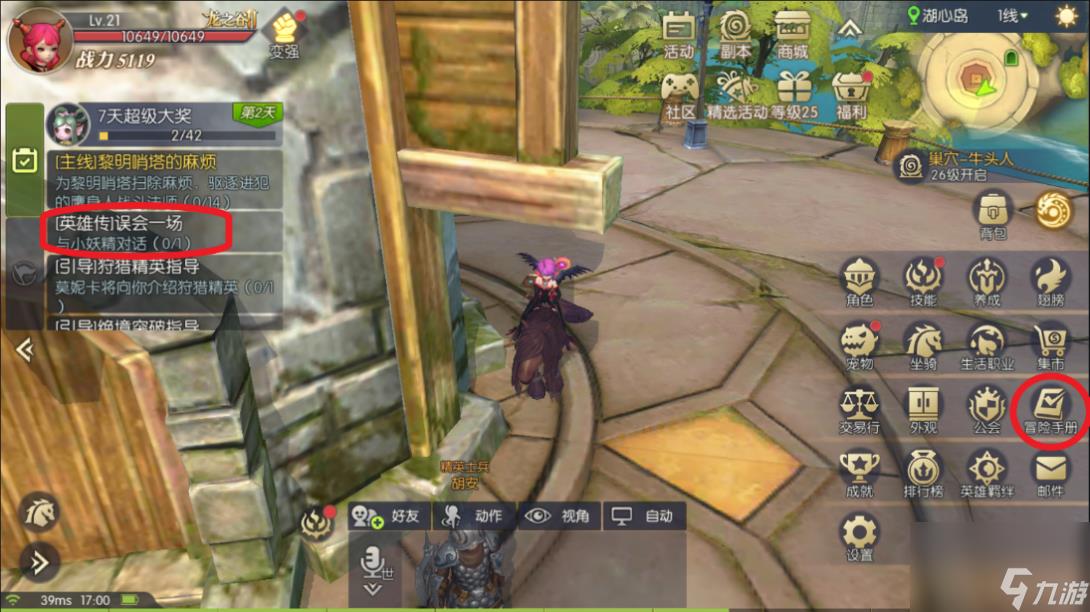Image resolution: width=1090 pixels, height=612 pixels.
Task: Open the 角色 character panel
Action: click(x=860, y=280)
